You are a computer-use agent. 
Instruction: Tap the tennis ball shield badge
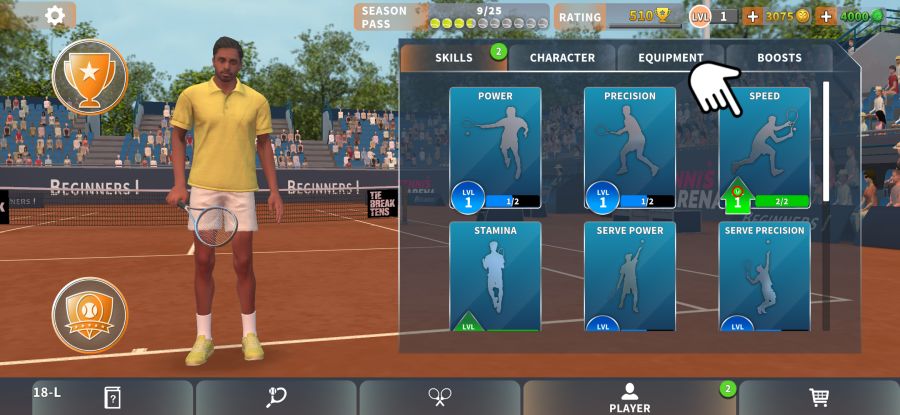[x=89, y=314]
